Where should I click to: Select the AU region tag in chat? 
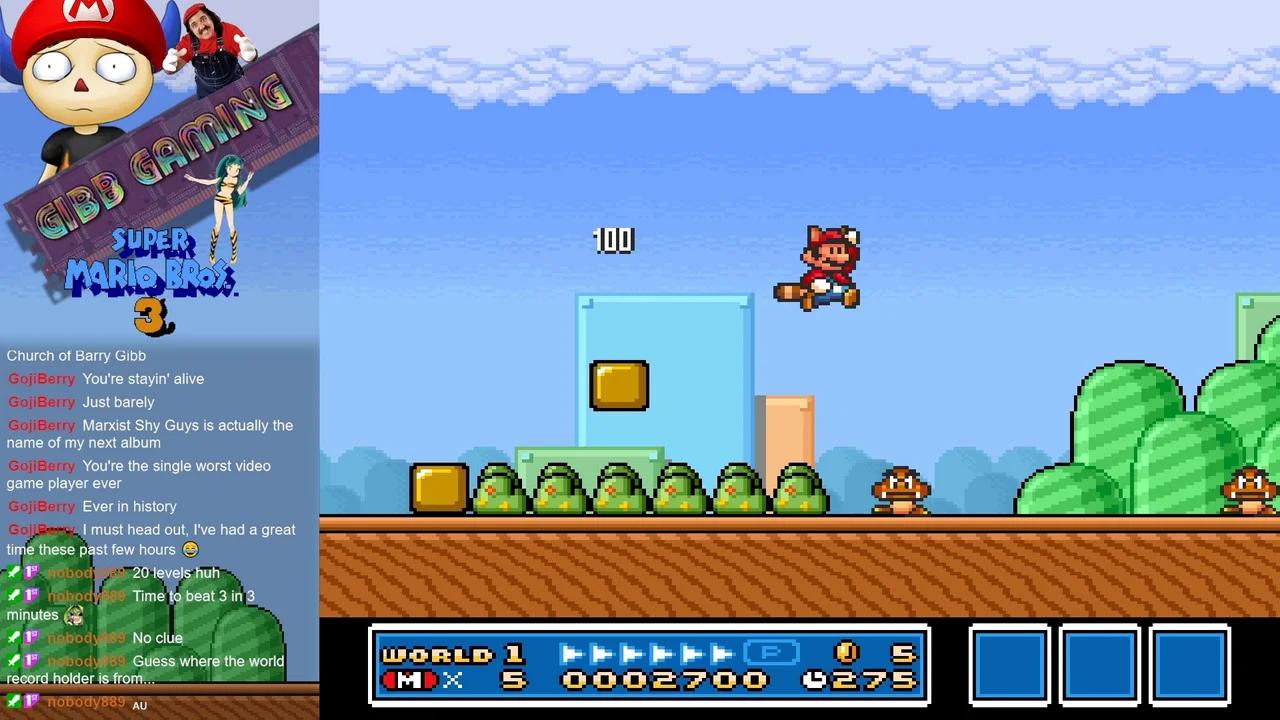(x=139, y=705)
